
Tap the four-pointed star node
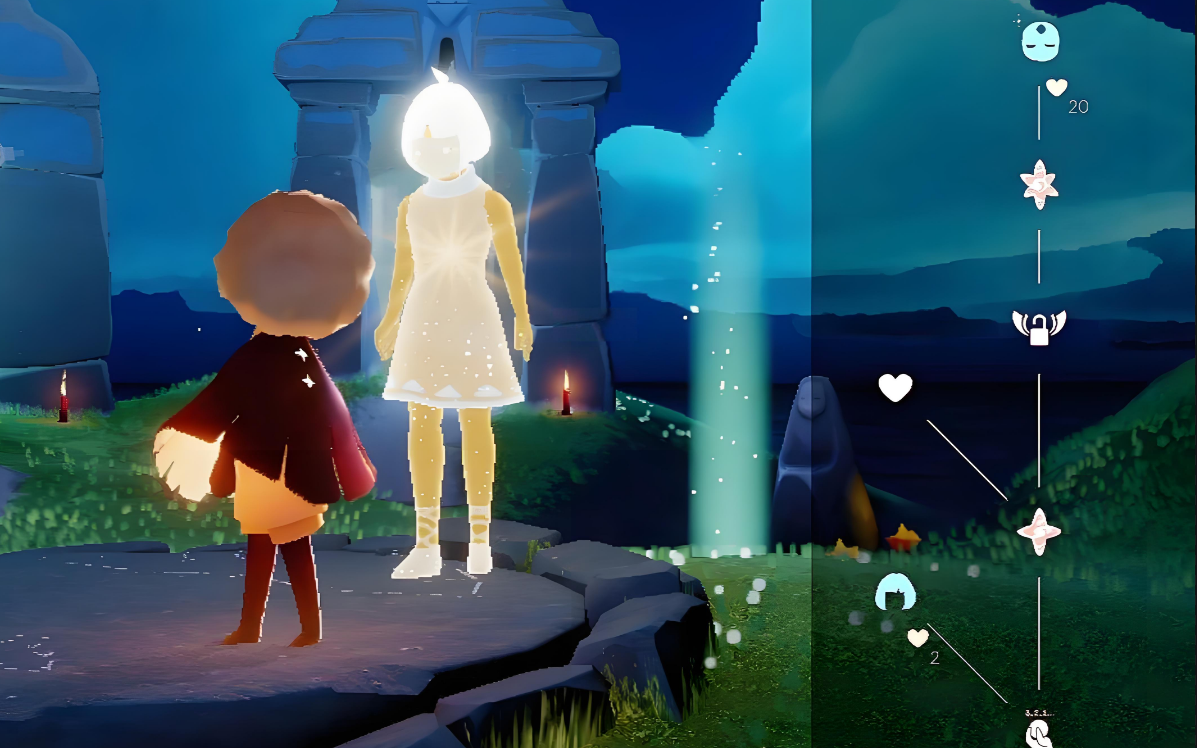1039,532
